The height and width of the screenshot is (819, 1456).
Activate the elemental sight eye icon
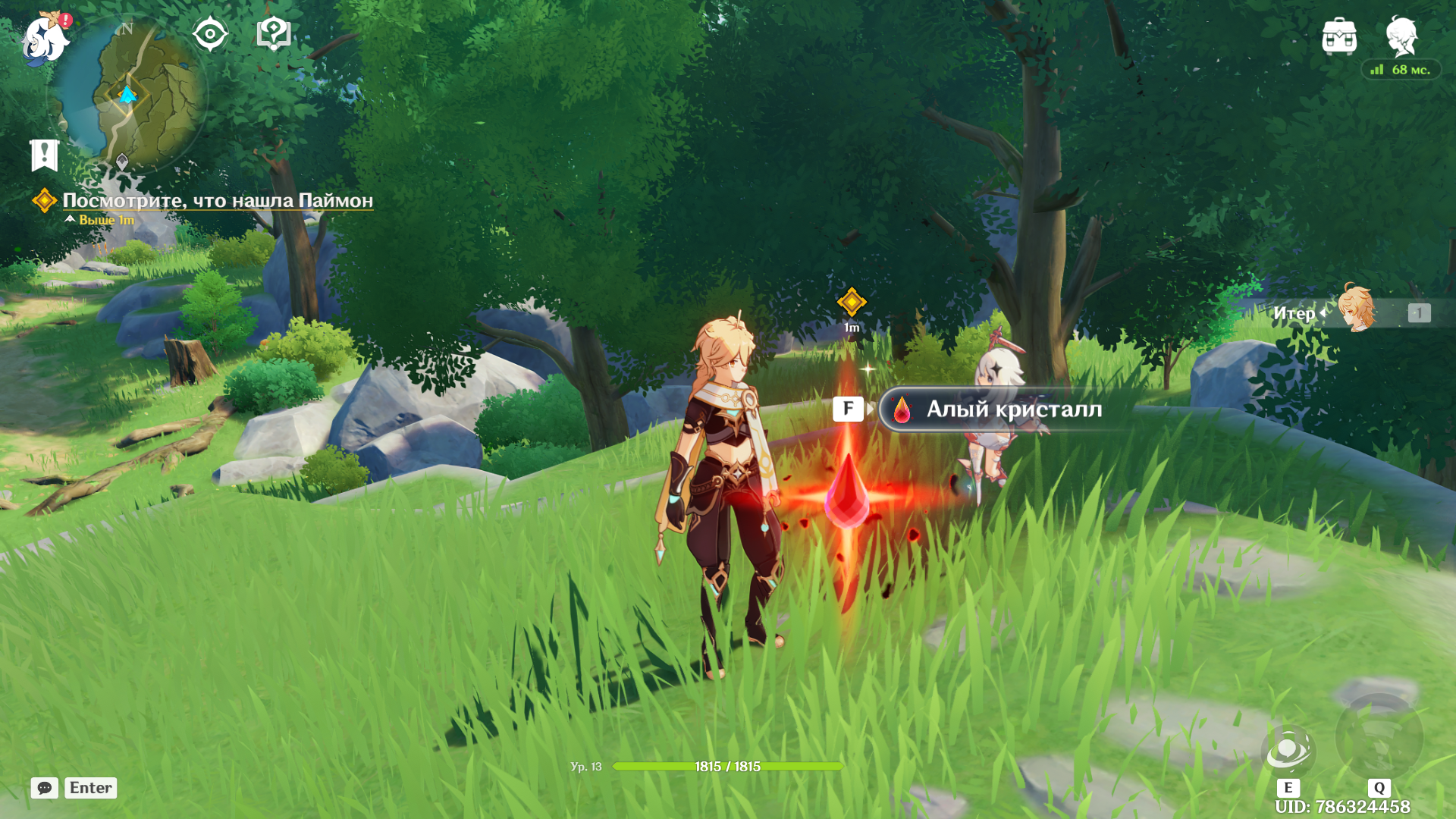coord(210,34)
